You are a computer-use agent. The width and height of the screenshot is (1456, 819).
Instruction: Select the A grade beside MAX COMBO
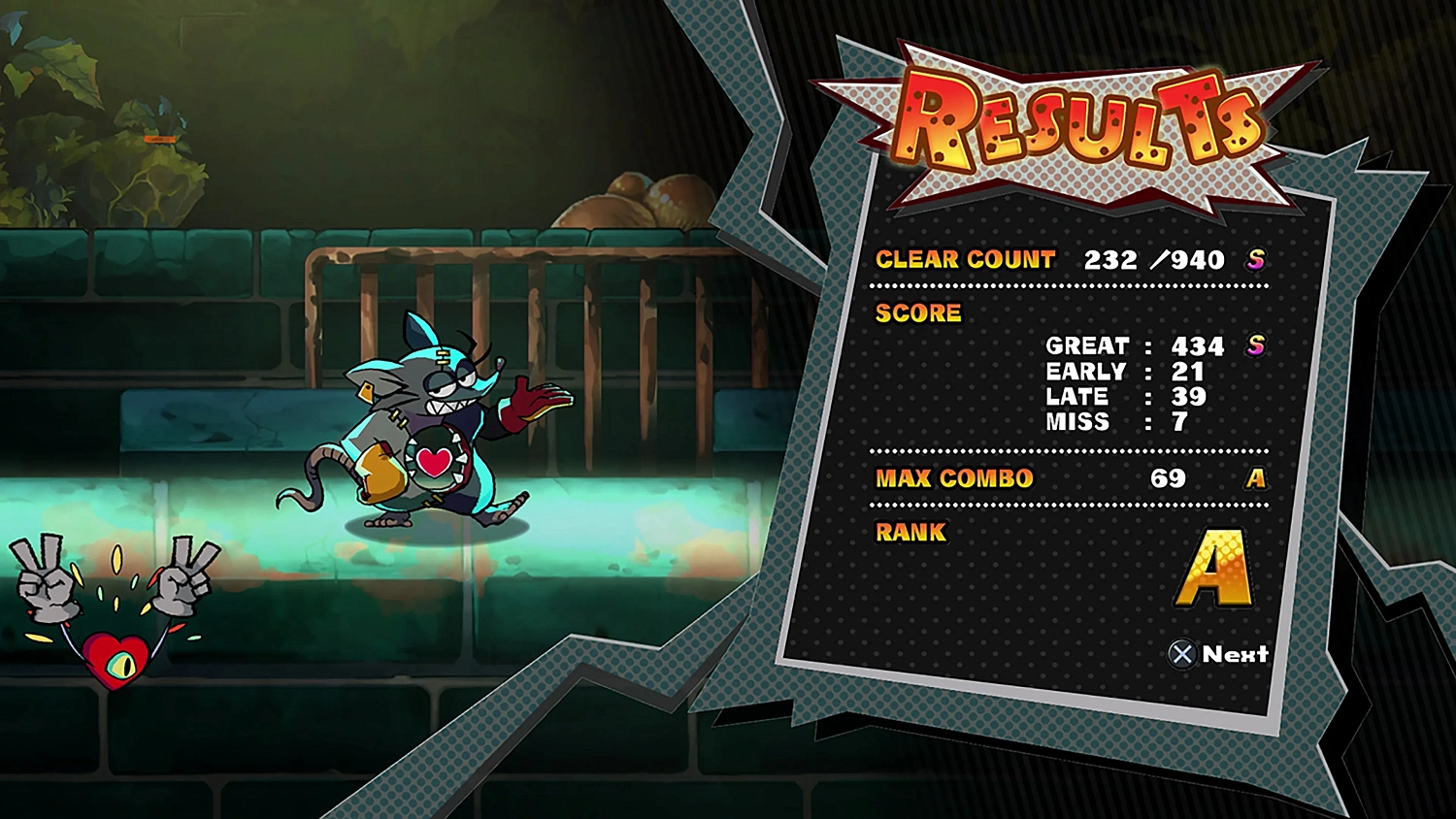tap(1256, 476)
